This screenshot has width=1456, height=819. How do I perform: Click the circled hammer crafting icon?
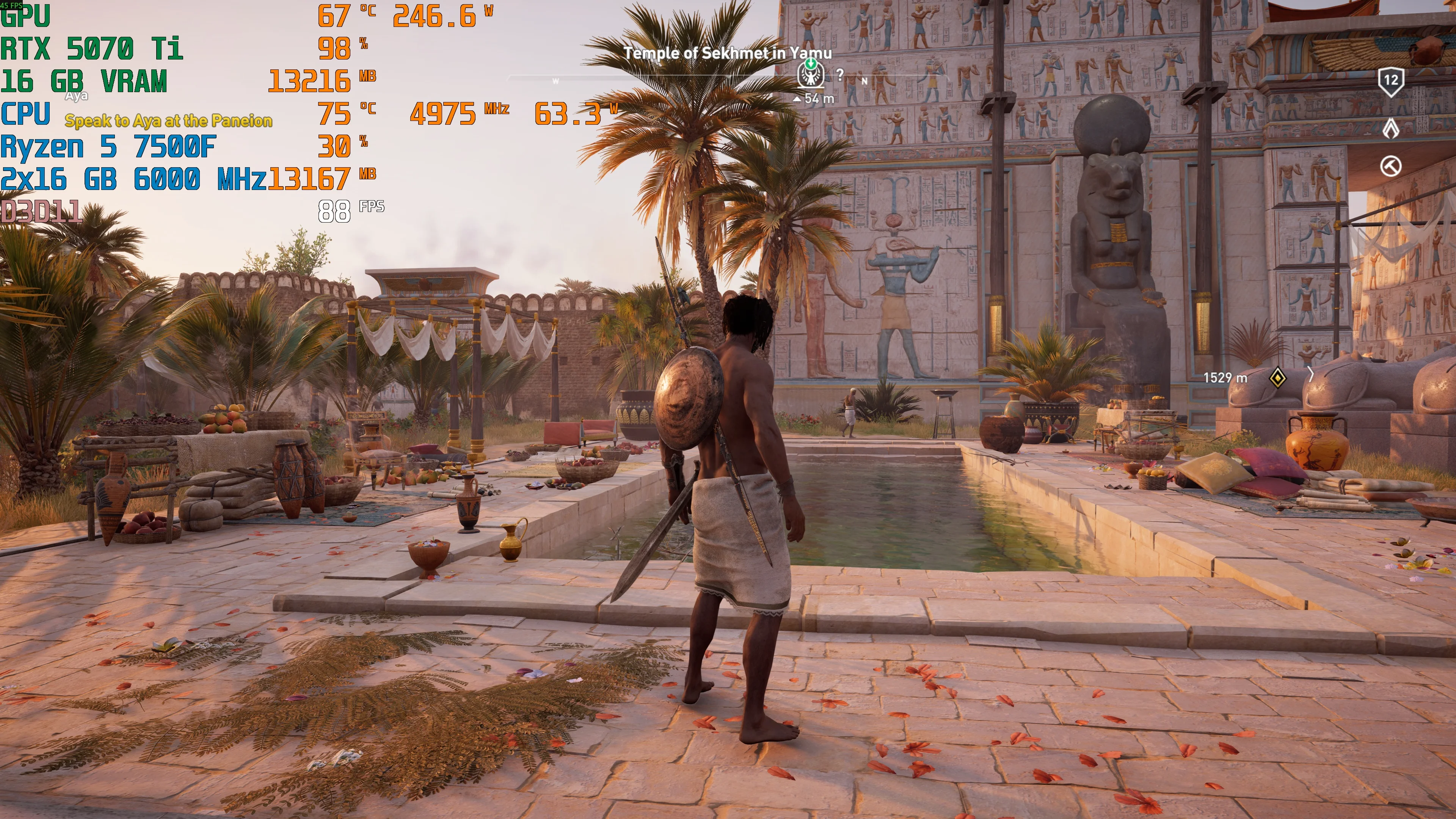pyautogui.click(x=1390, y=166)
